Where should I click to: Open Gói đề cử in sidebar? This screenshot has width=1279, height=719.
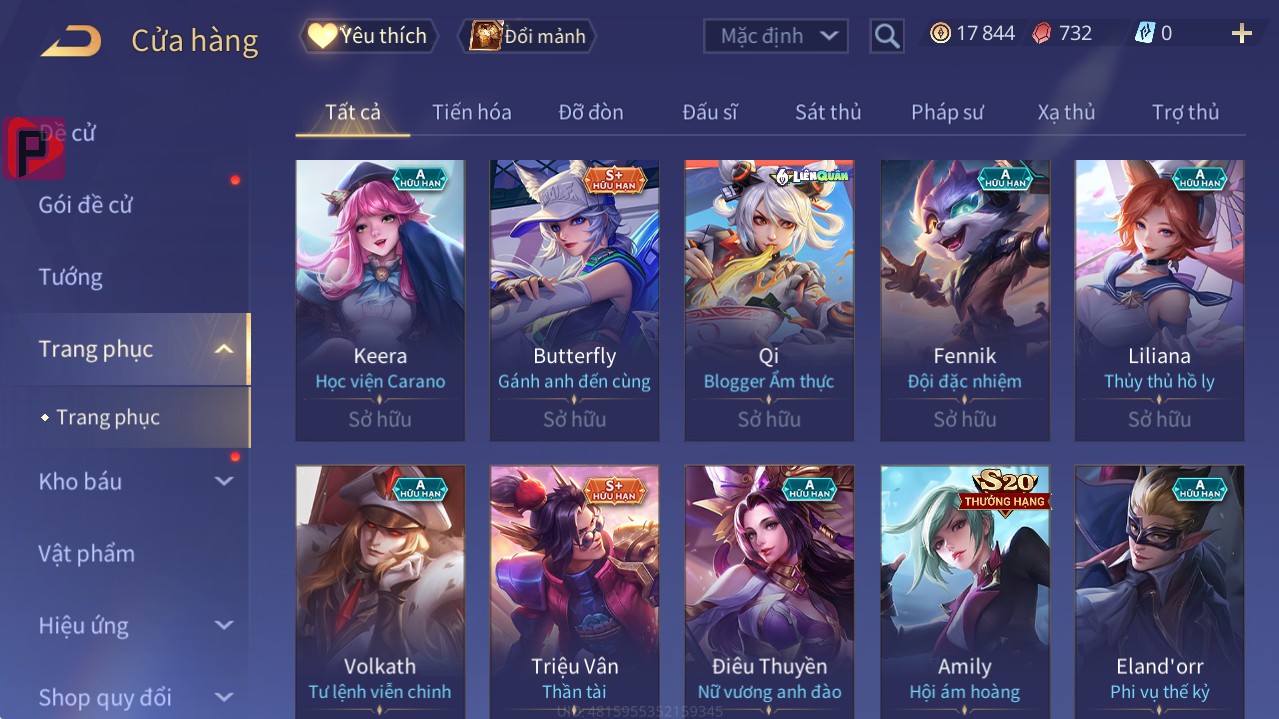[85, 205]
